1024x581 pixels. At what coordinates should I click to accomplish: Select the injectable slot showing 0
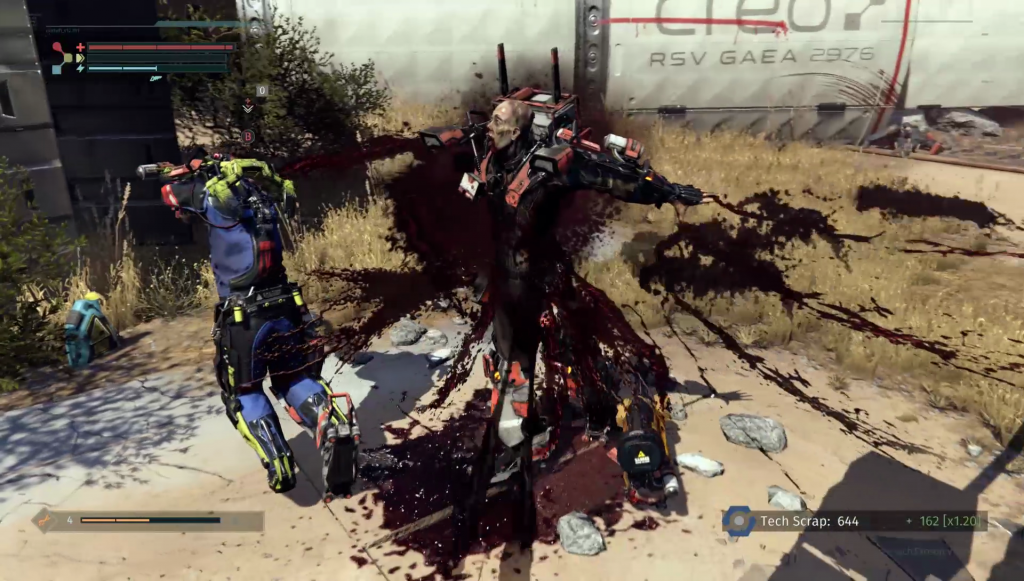262,90
